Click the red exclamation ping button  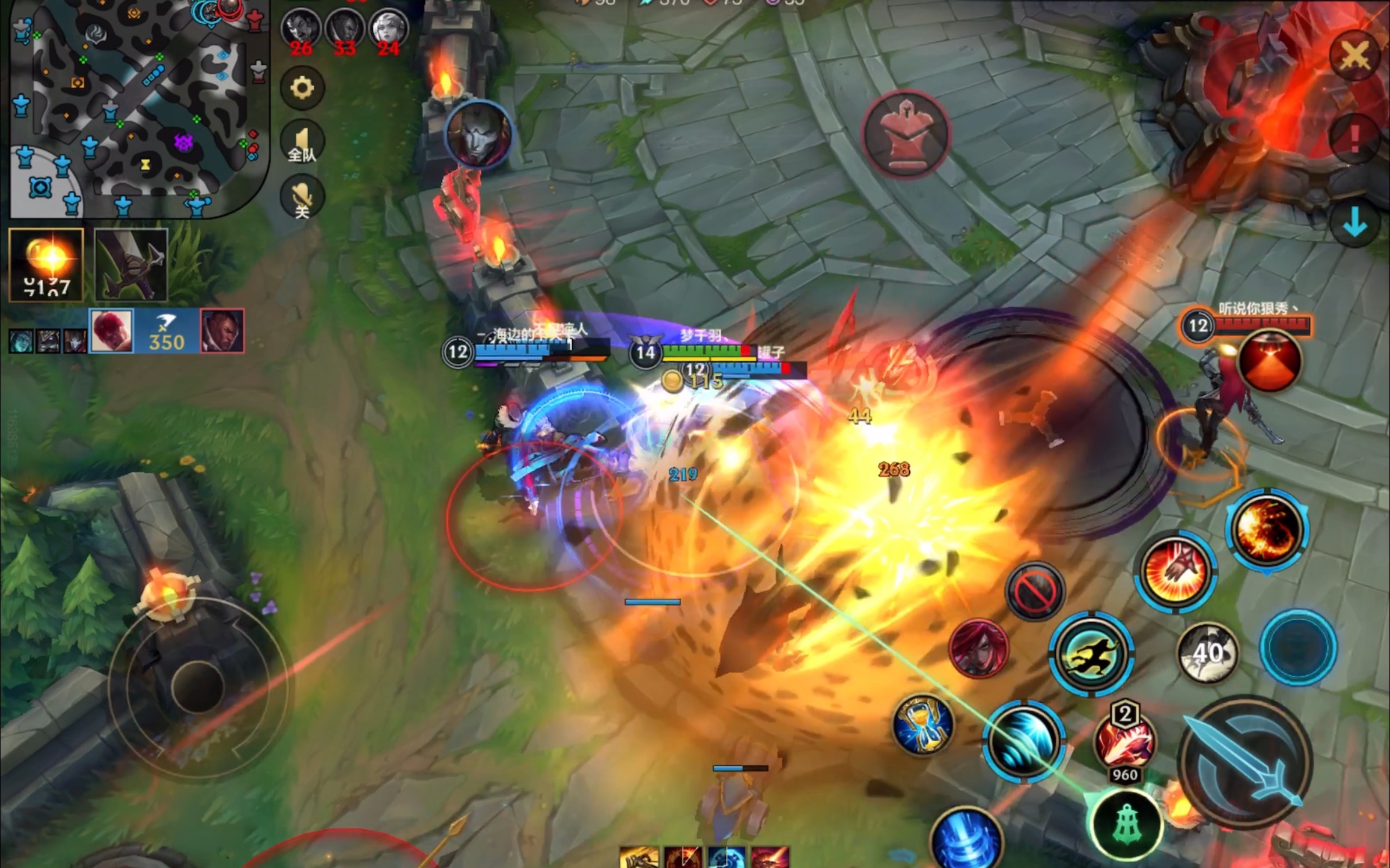click(1354, 138)
